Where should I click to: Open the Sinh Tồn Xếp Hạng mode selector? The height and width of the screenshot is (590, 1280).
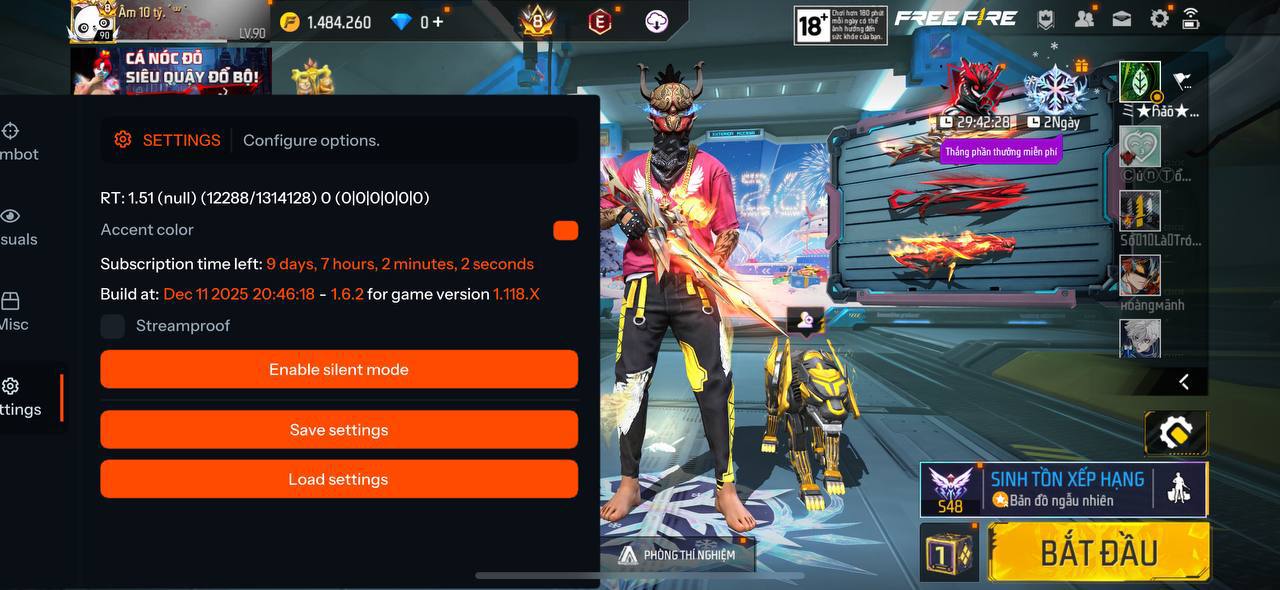1063,489
